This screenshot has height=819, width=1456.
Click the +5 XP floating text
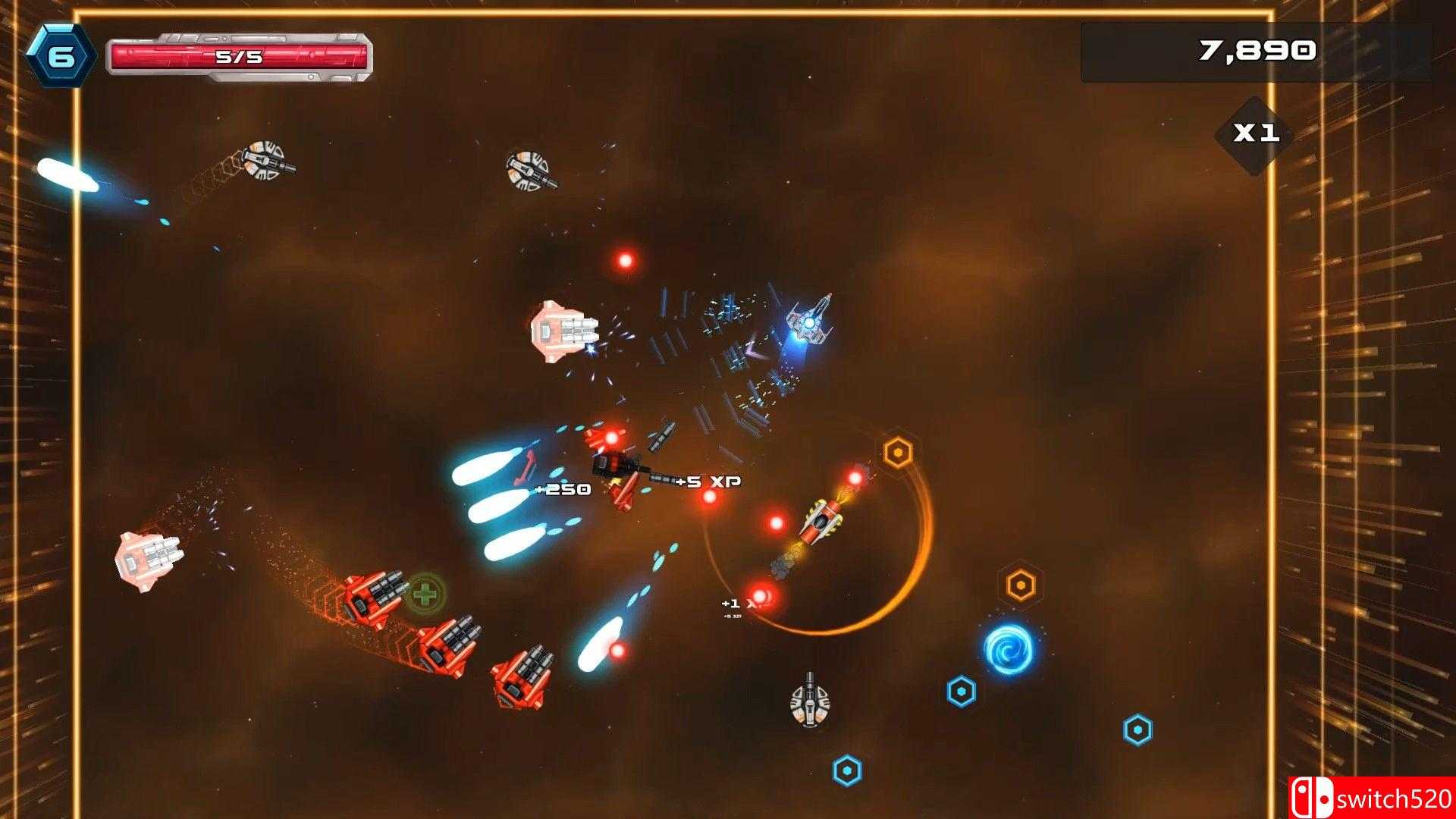click(708, 480)
